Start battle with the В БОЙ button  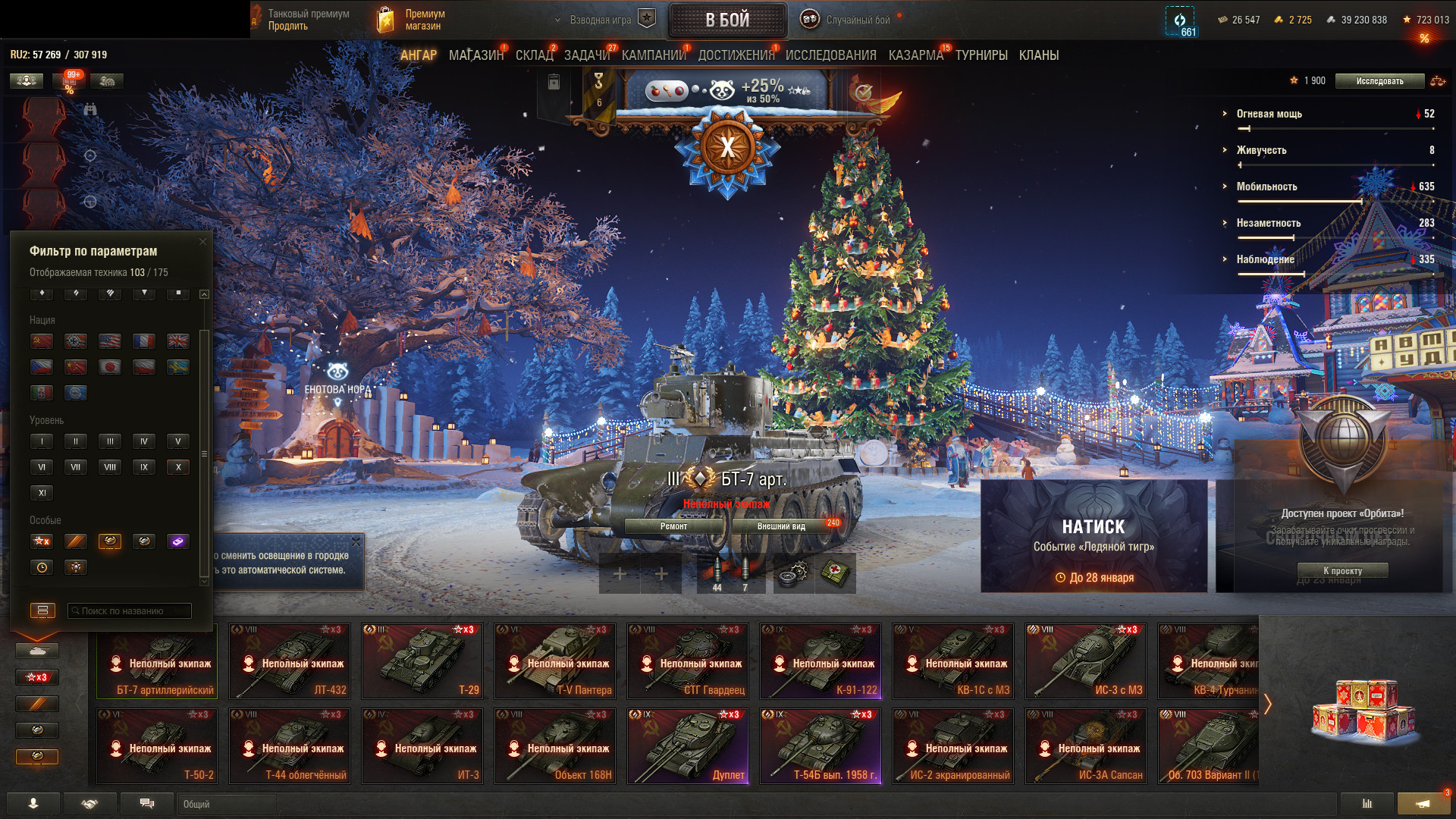pos(727,20)
